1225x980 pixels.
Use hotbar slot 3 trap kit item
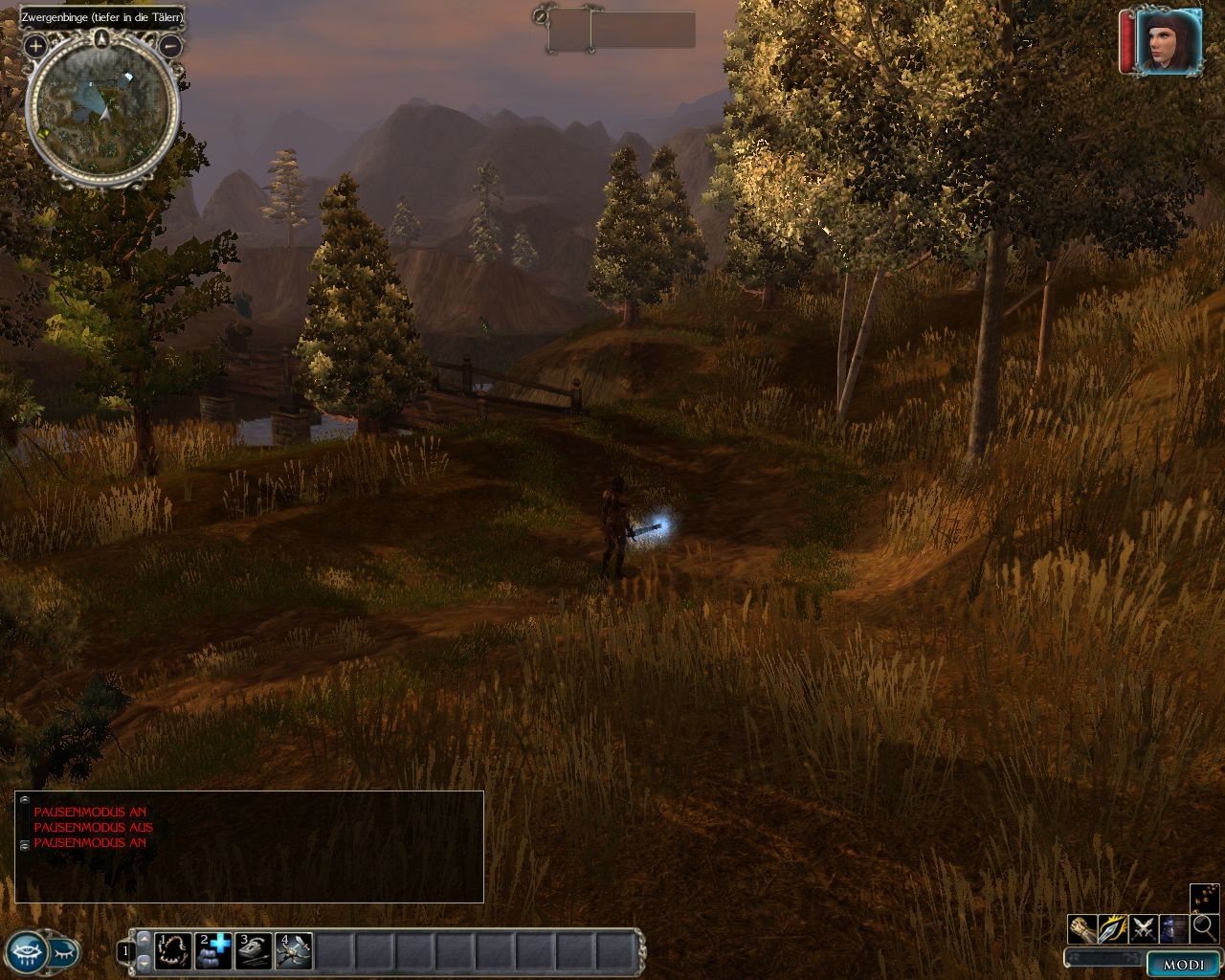coord(254,949)
